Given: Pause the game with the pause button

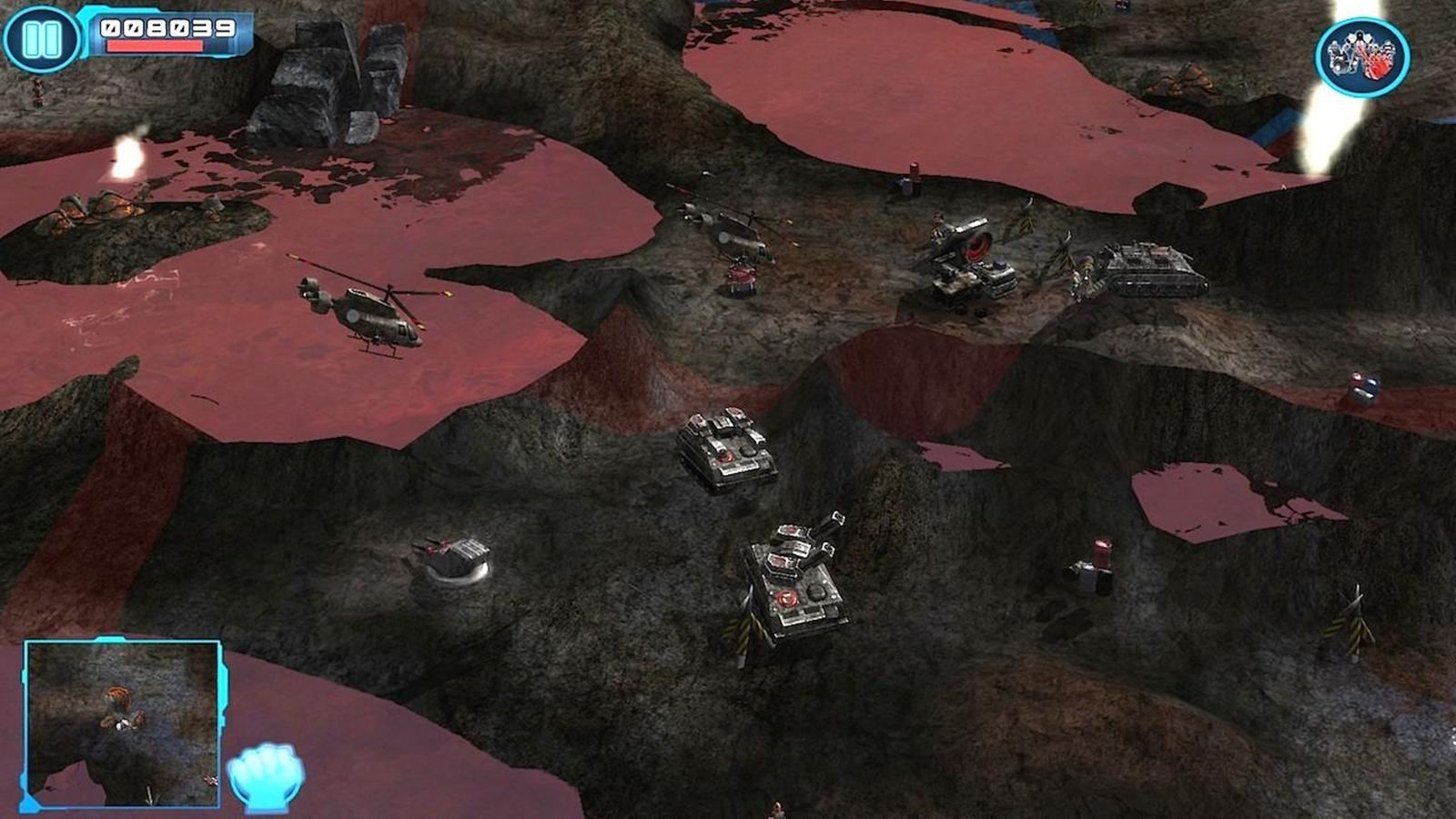Looking at the screenshot, I should click(x=41, y=39).
